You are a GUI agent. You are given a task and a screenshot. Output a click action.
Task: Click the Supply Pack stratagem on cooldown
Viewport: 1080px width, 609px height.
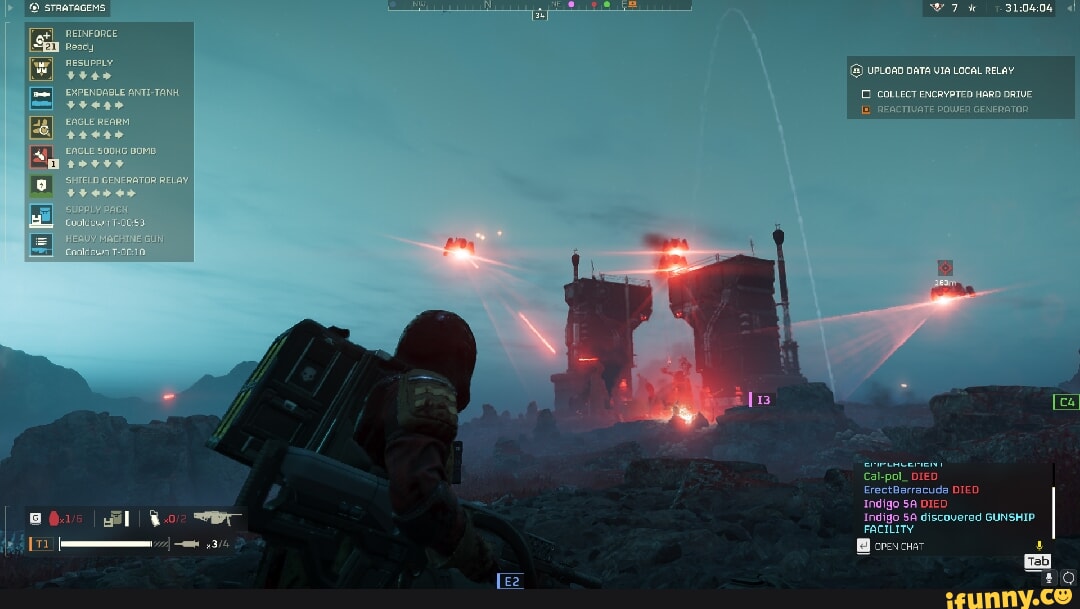point(41,215)
